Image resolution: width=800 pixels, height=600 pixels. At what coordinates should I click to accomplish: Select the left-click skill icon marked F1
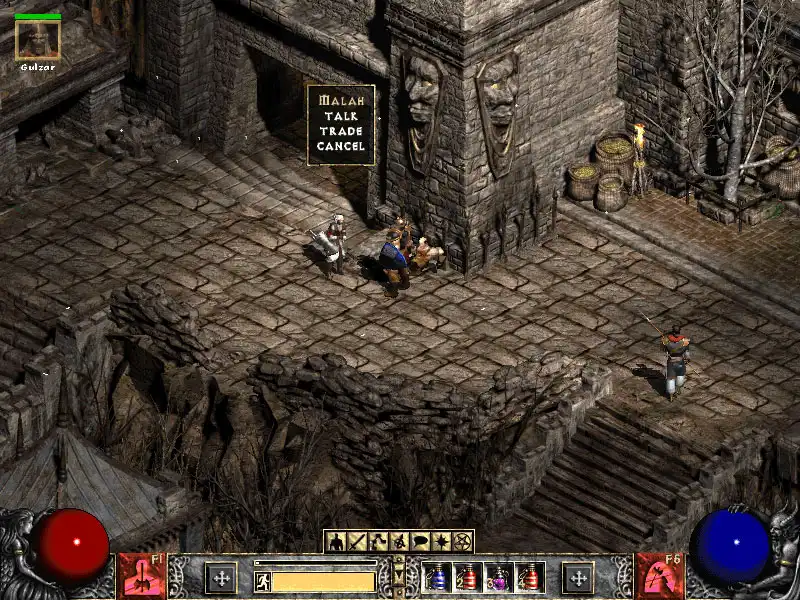[141, 575]
